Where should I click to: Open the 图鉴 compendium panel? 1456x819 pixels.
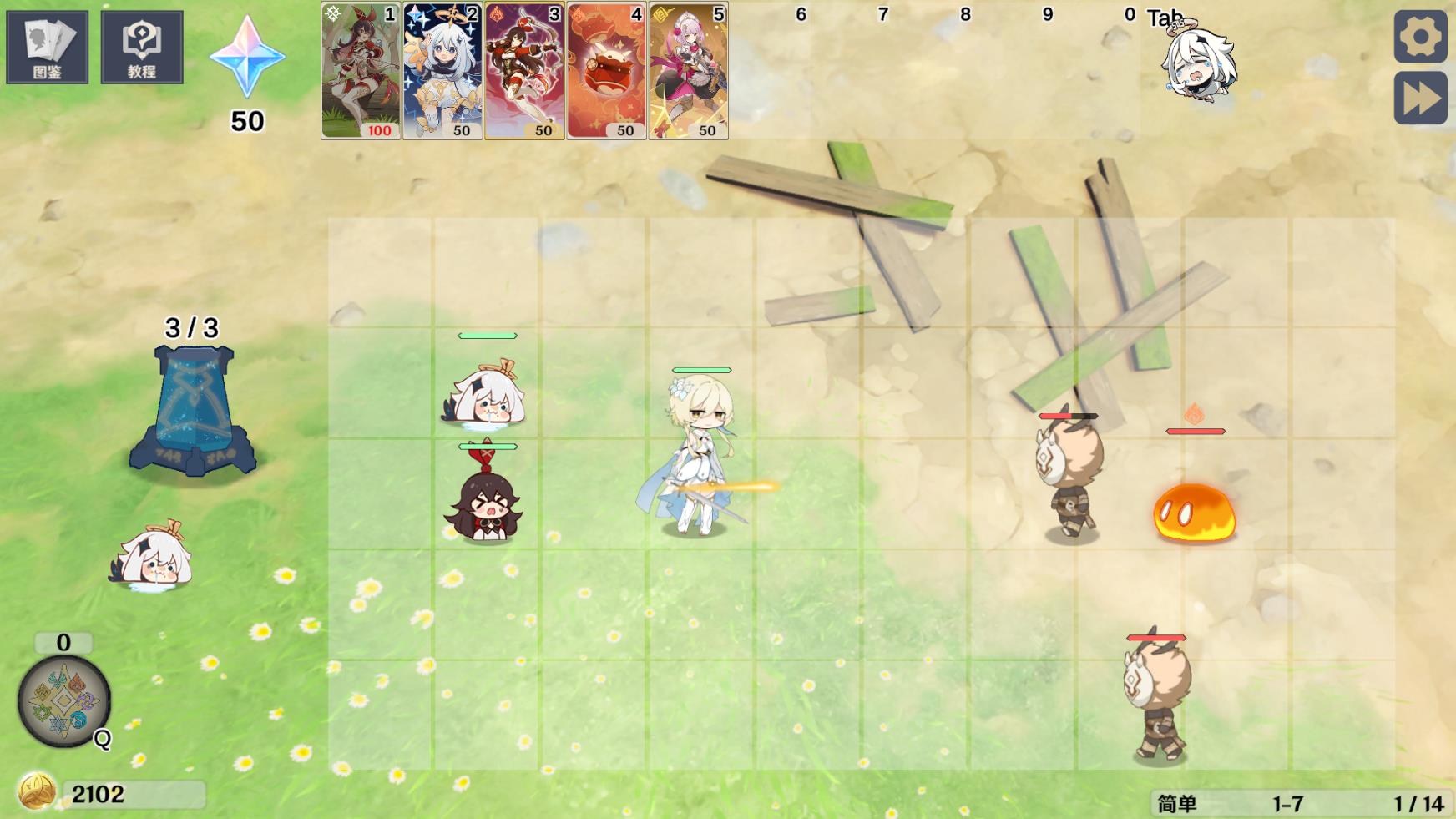tap(48, 46)
